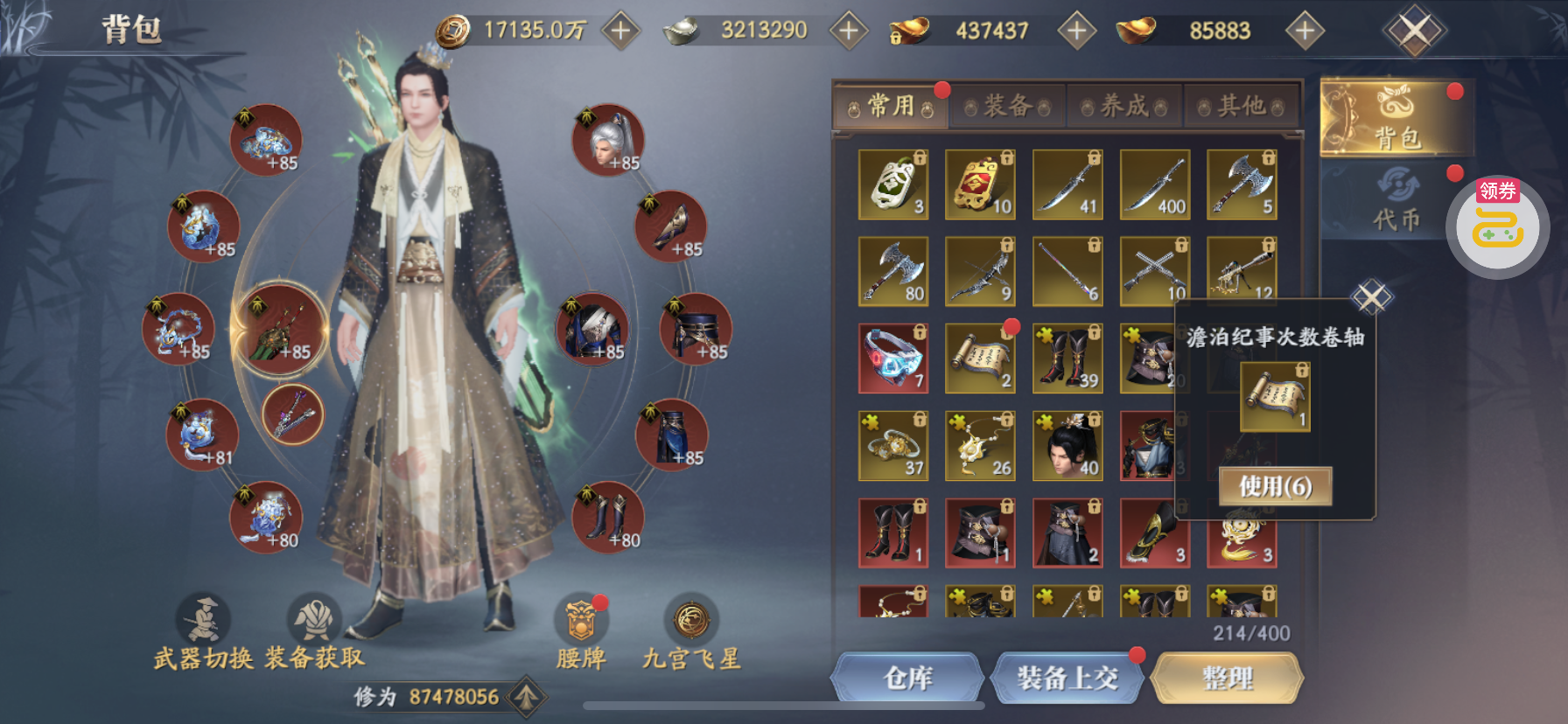Use the 澹泊纪事次数卷轴 item
This screenshot has height=724, width=1568.
click(x=1275, y=486)
